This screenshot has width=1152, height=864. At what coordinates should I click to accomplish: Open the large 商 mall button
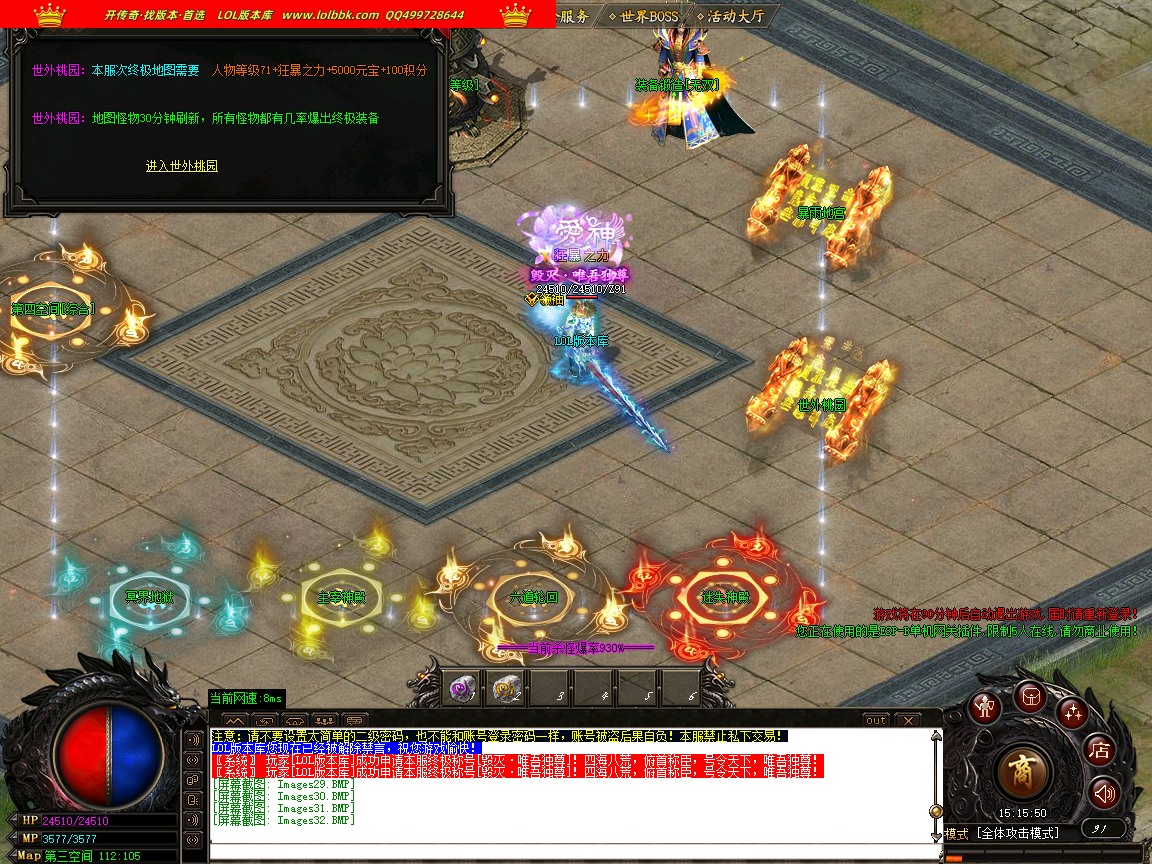(x=1022, y=771)
